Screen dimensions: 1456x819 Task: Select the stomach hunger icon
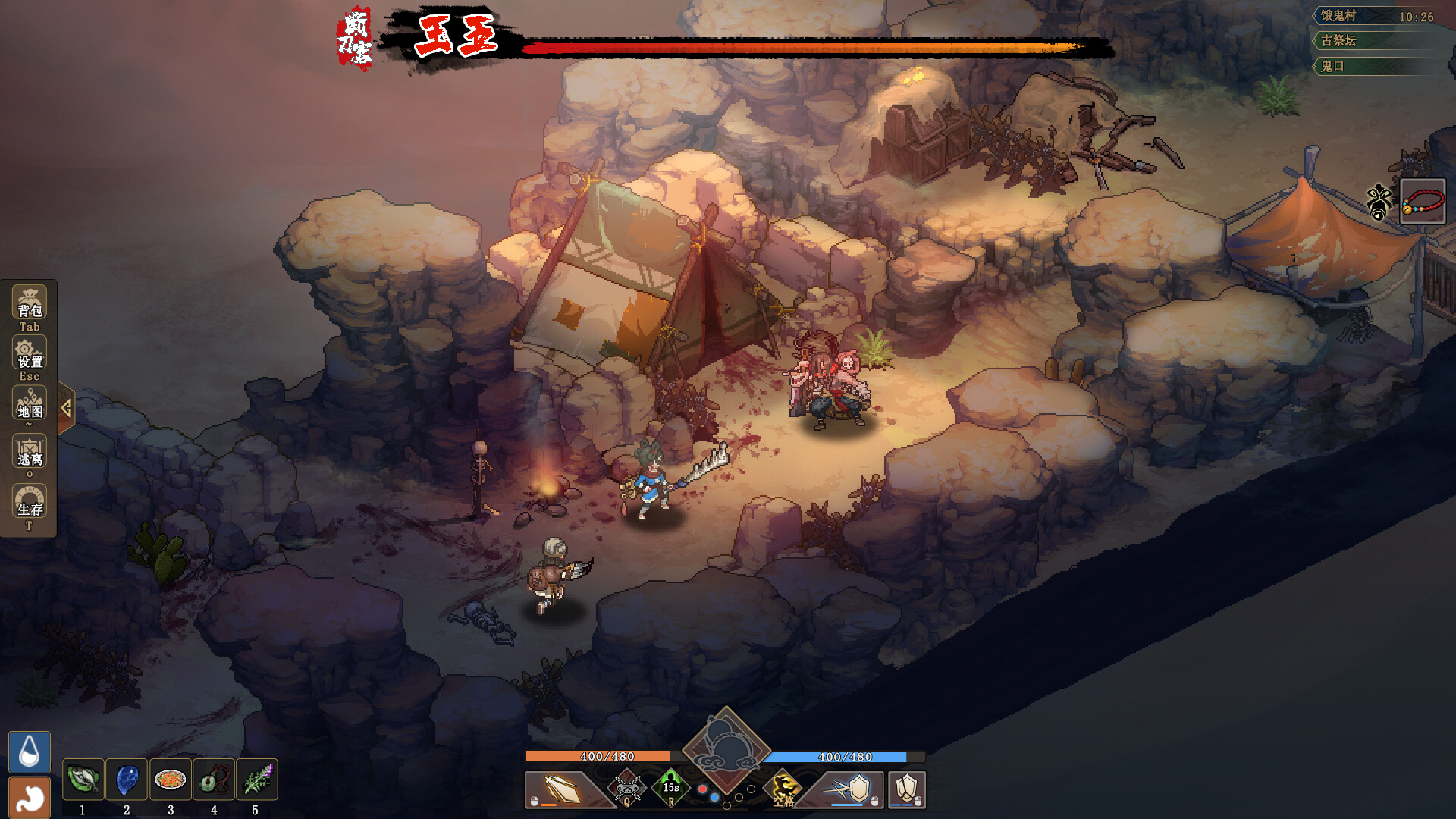(30, 797)
